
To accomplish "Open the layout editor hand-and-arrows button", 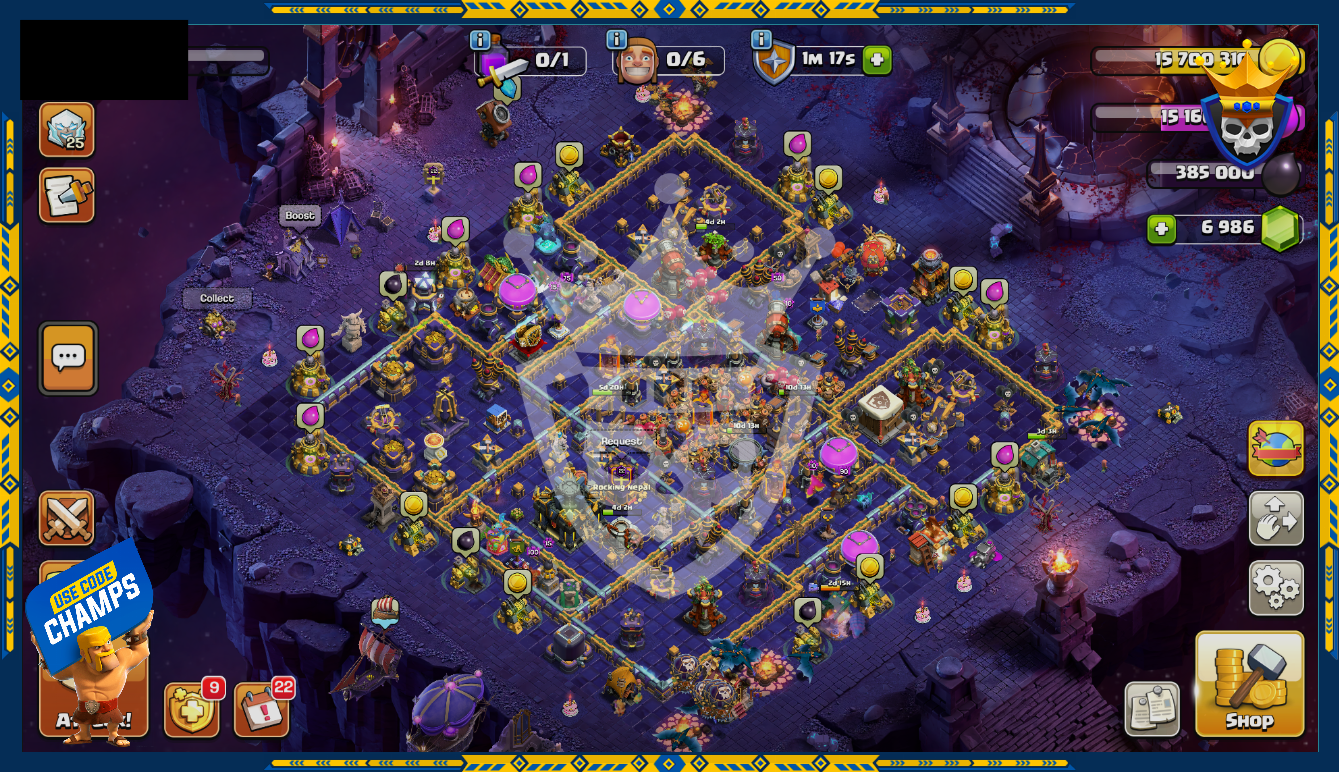I will 1276,518.
